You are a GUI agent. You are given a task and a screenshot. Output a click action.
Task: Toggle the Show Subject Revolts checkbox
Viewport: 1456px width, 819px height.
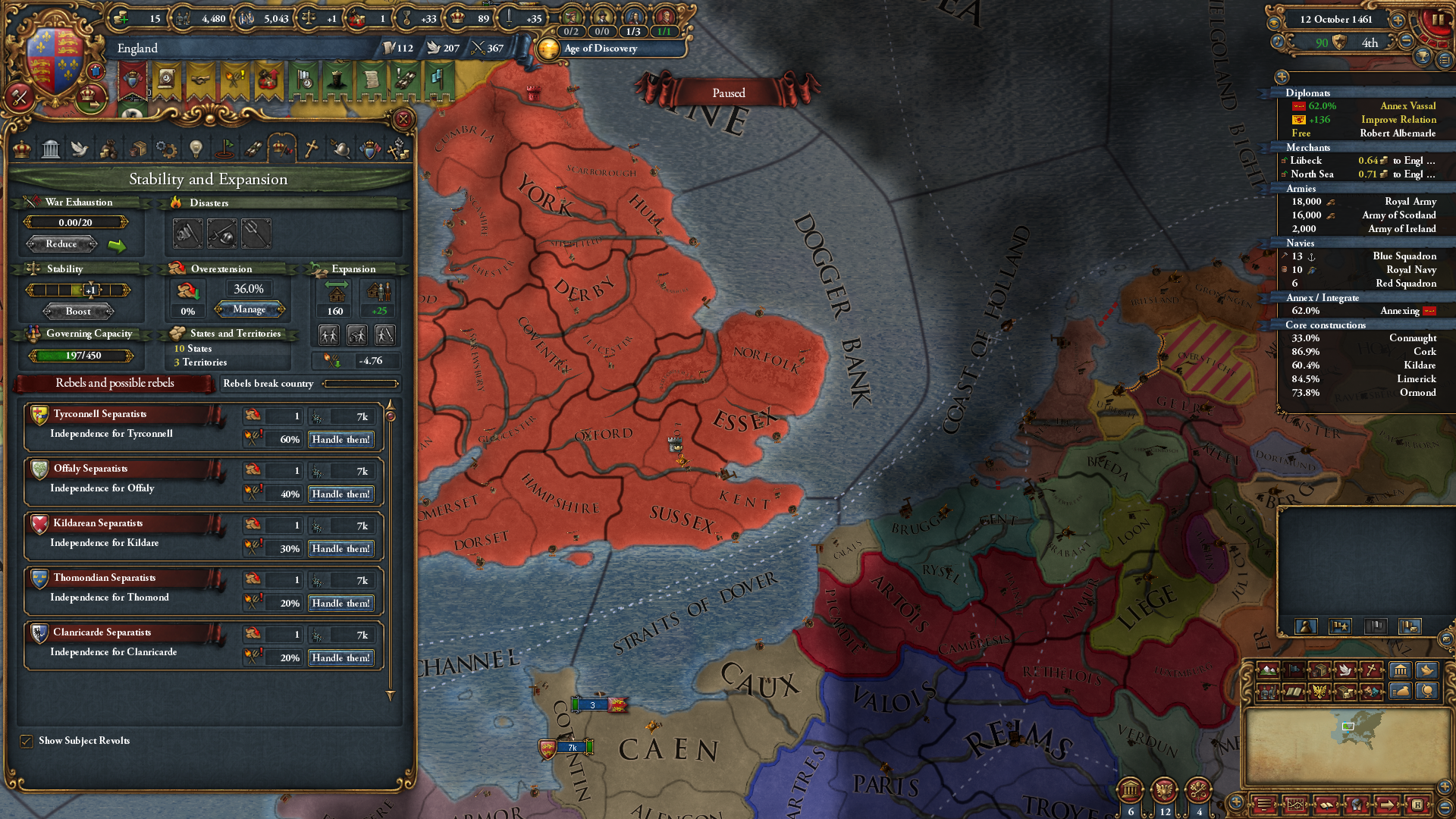(x=28, y=741)
